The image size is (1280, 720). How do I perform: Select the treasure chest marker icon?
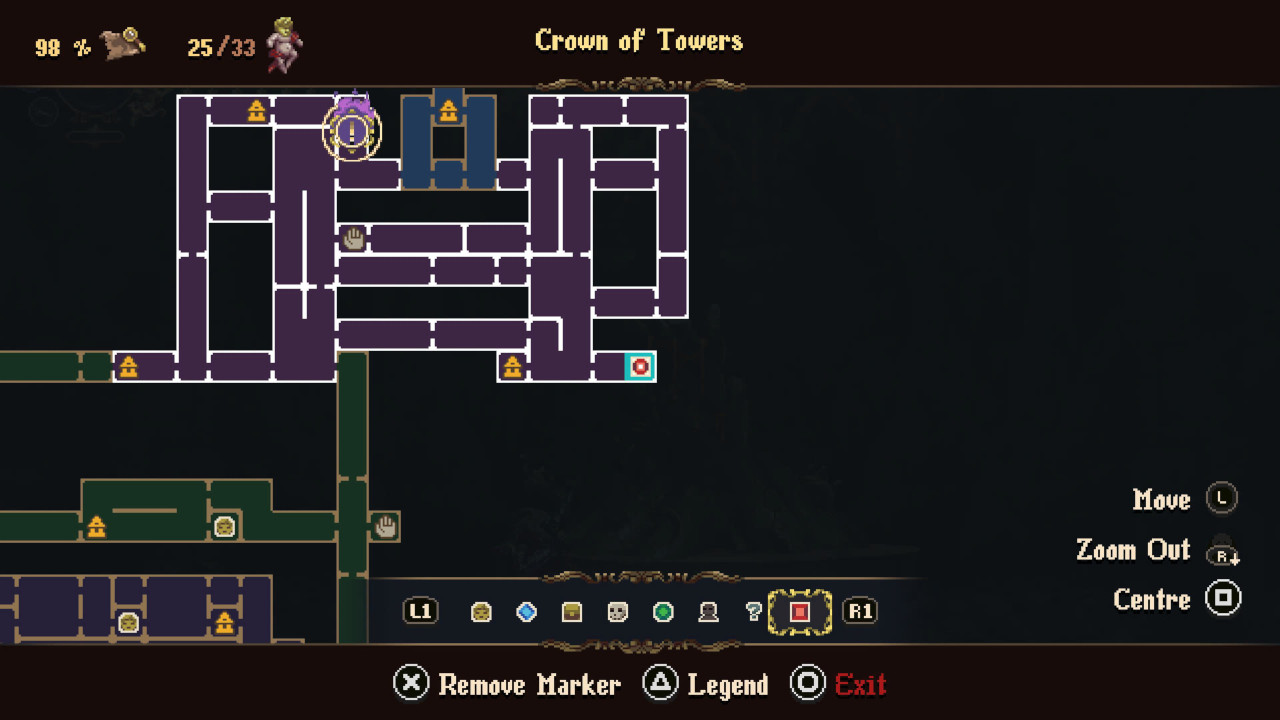point(571,612)
